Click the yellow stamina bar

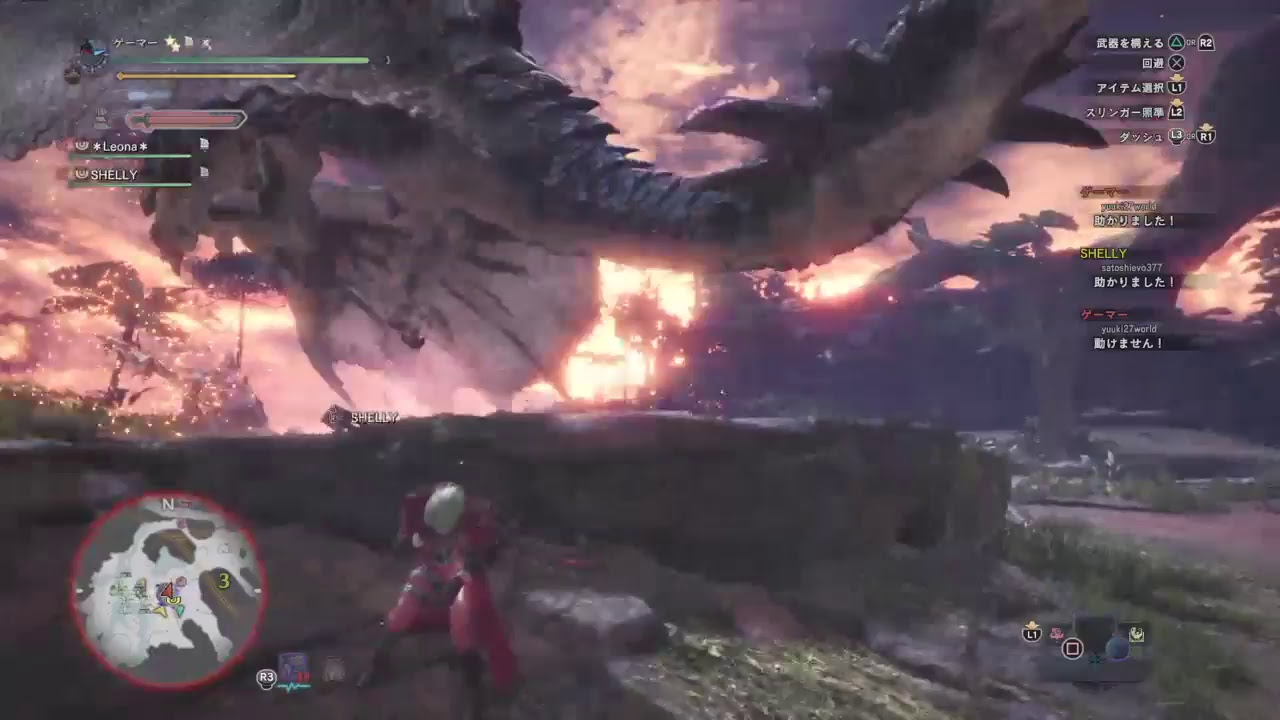tap(206, 75)
